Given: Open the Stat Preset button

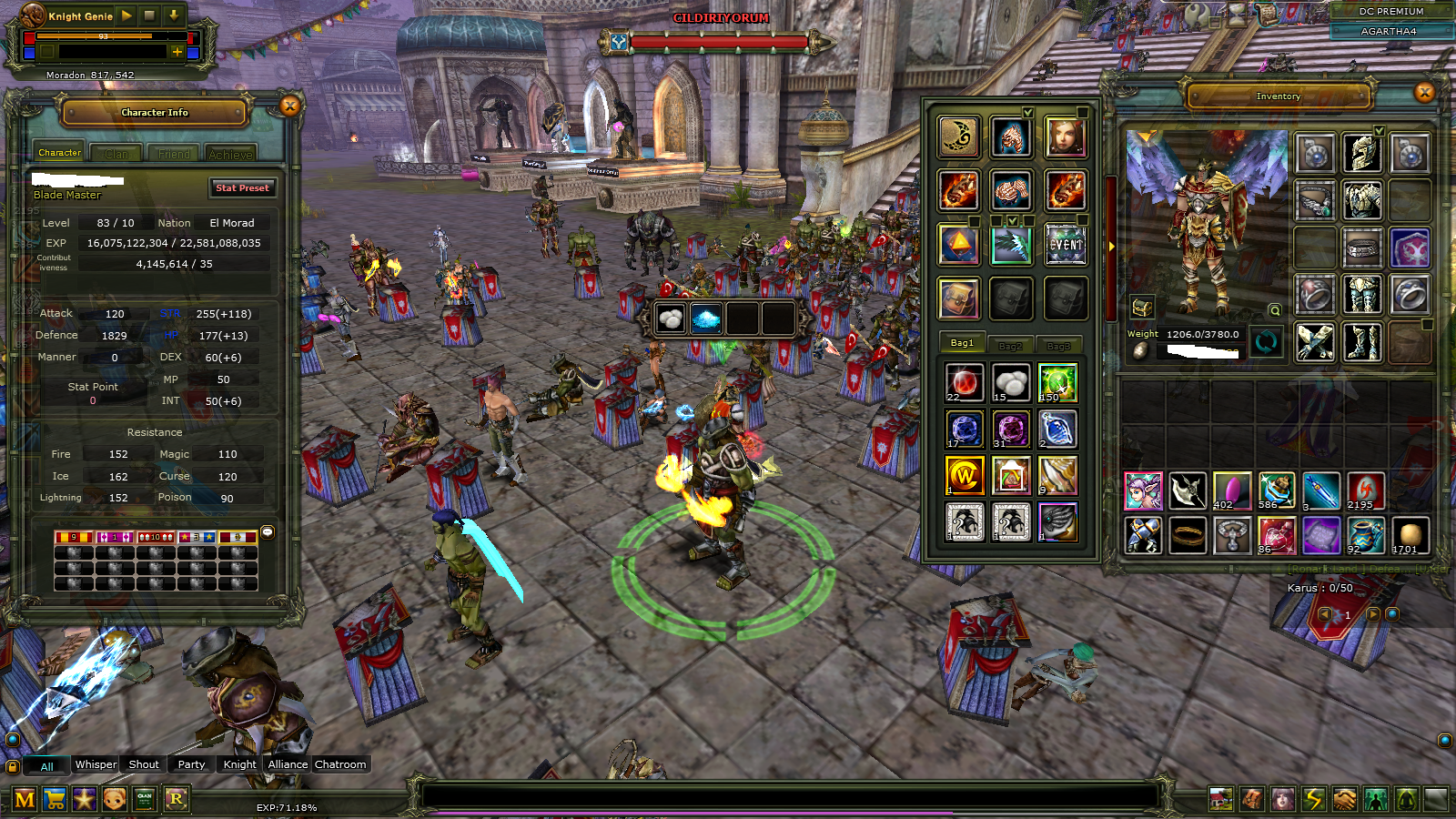Looking at the screenshot, I should (x=242, y=188).
